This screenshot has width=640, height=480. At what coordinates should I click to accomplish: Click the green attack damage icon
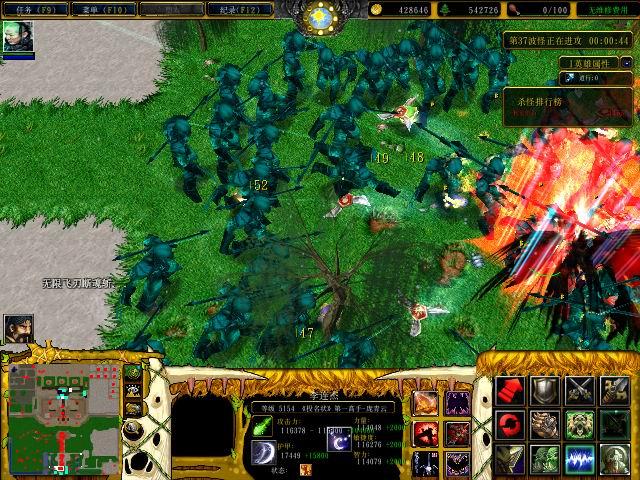pyautogui.click(x=262, y=425)
